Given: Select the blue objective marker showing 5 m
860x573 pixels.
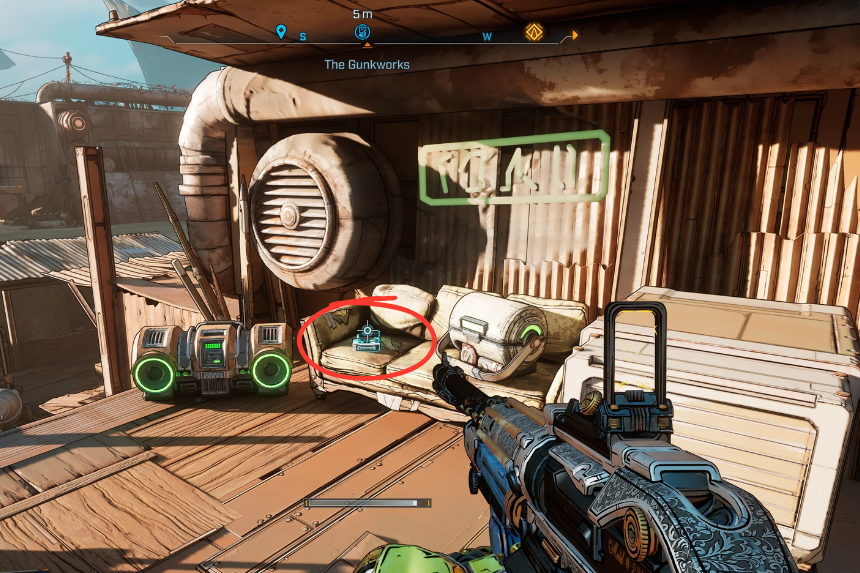Looking at the screenshot, I should tap(363, 33).
